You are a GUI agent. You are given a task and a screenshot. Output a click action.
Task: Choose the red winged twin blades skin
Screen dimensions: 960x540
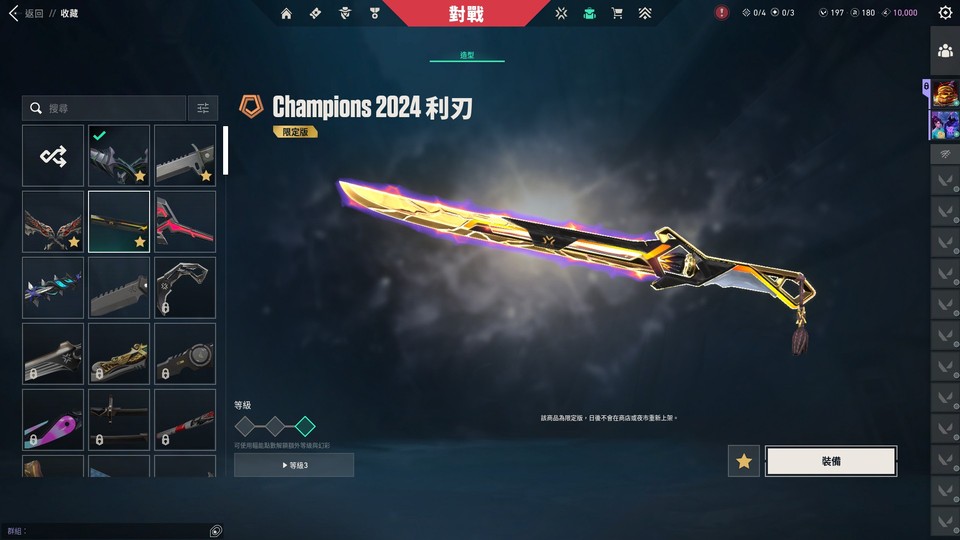[x=53, y=221]
